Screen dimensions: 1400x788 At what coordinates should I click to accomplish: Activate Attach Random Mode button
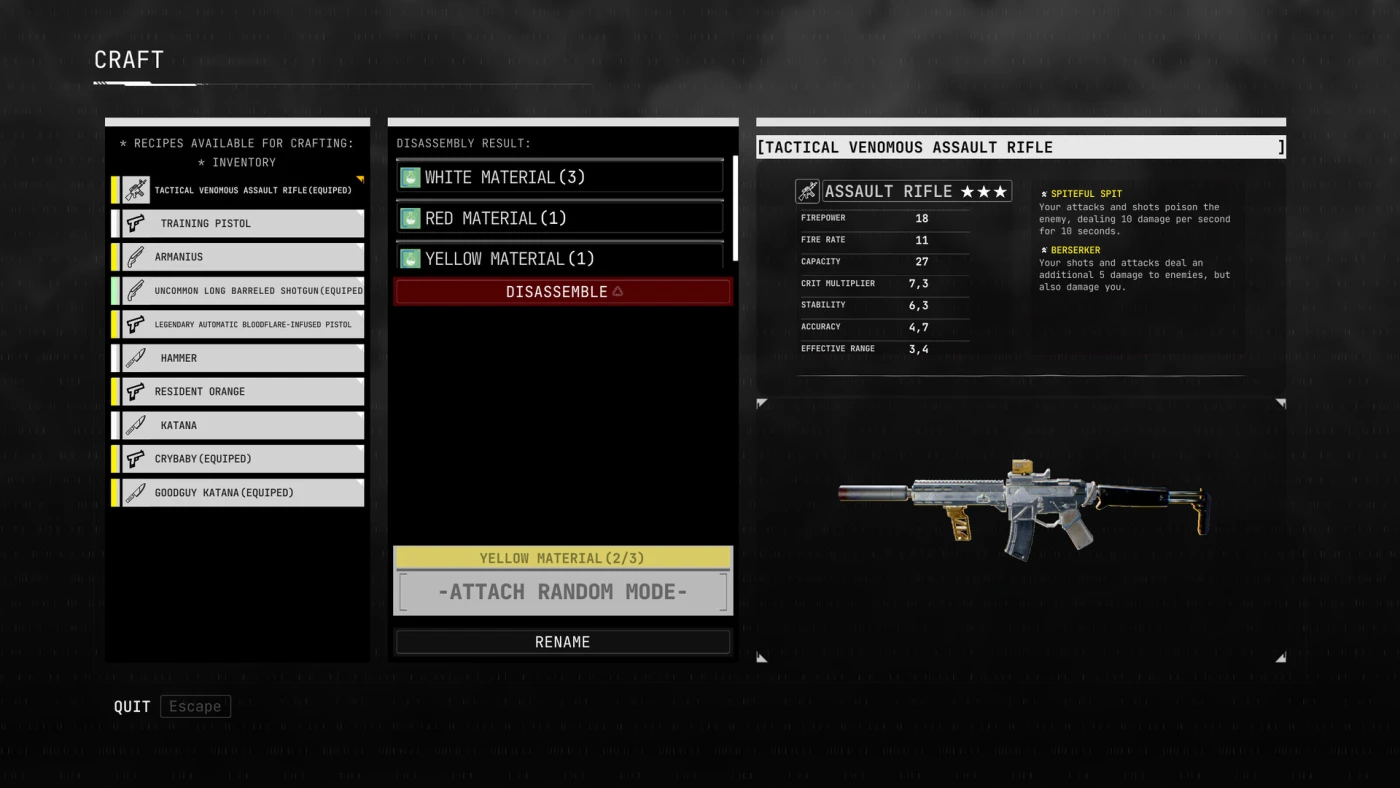coord(563,592)
